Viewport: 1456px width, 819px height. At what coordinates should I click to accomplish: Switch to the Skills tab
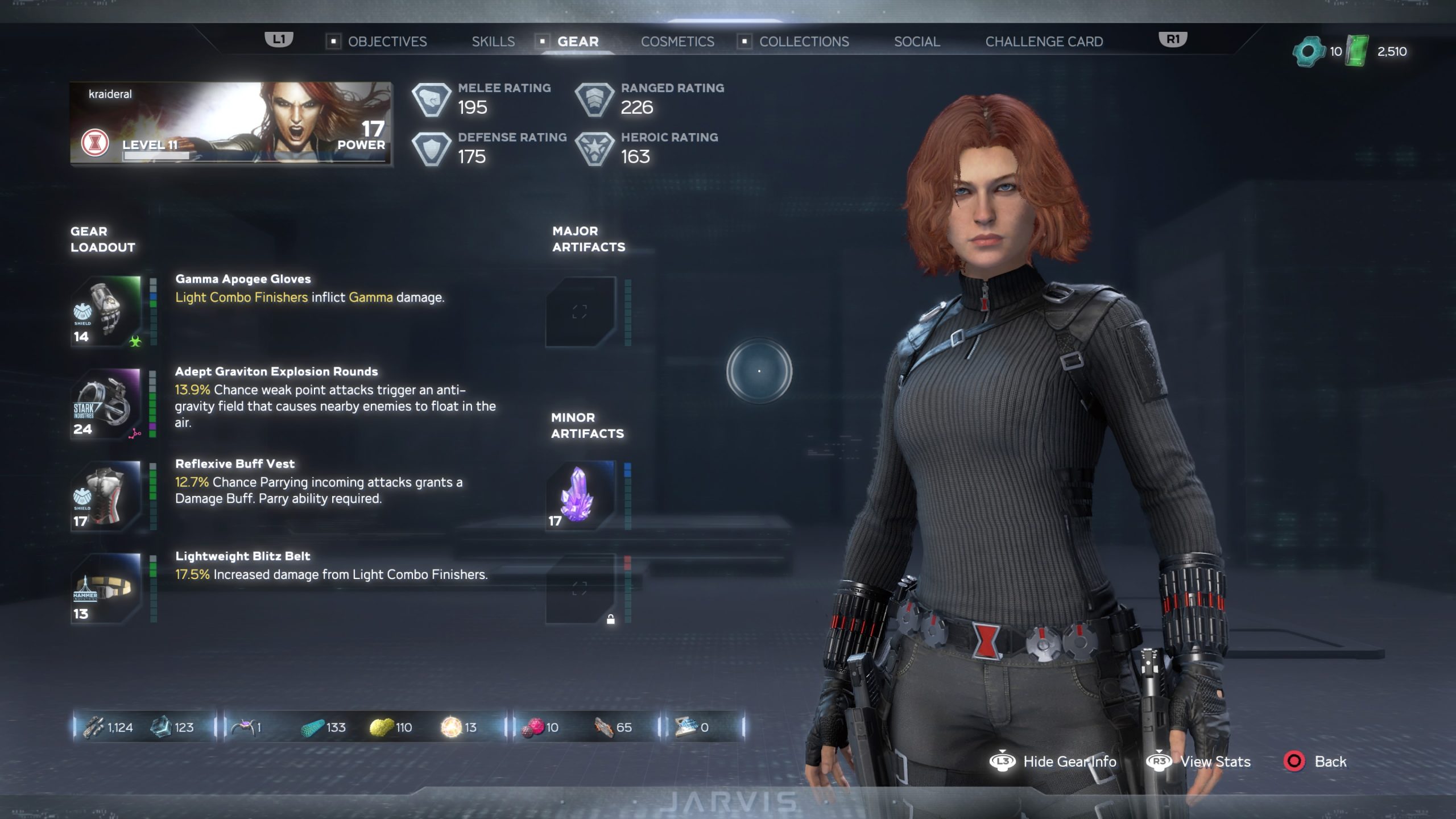tap(493, 42)
